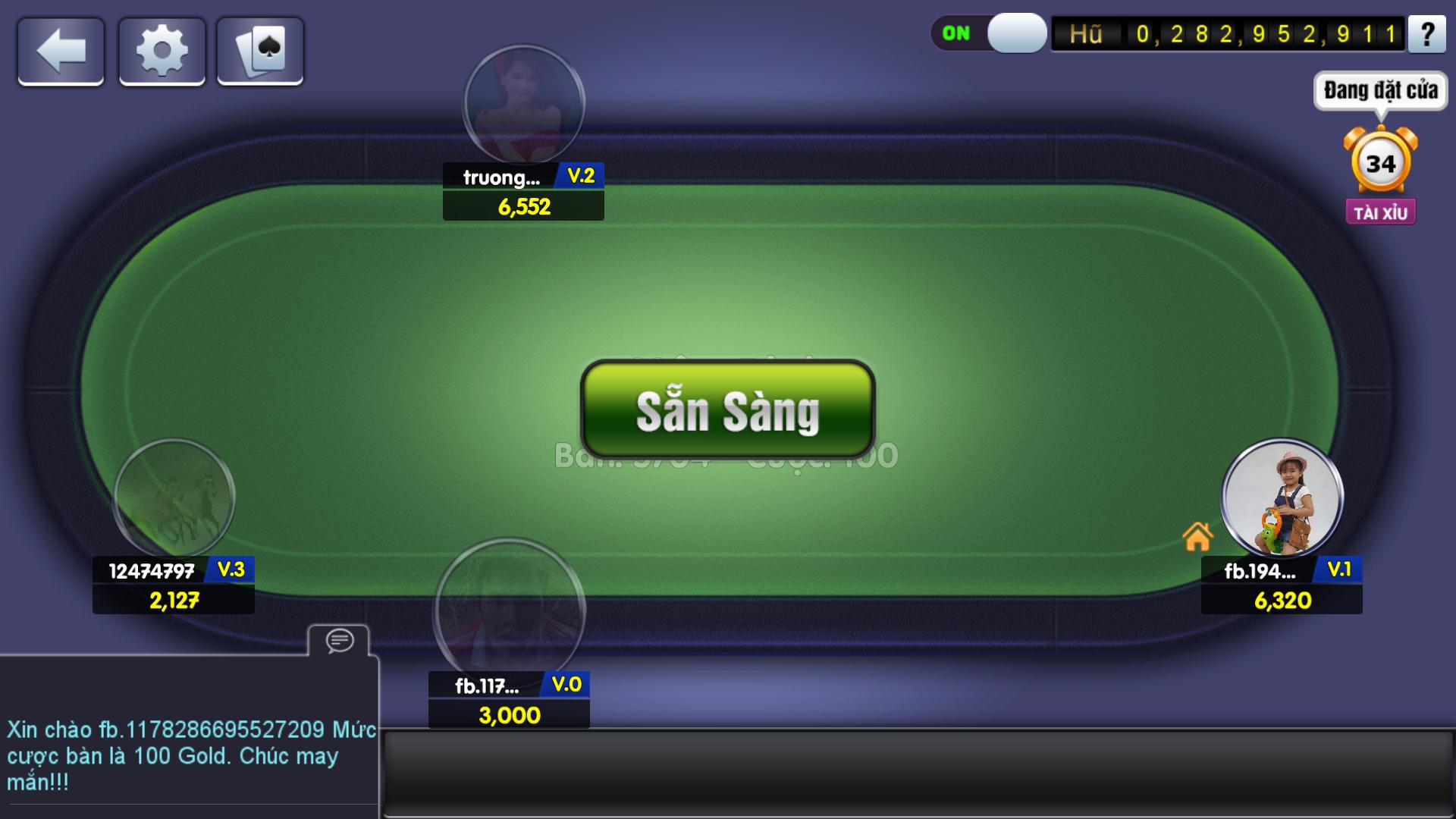Open the Tài Xỉu alarm clock mini-game

pos(1380,165)
